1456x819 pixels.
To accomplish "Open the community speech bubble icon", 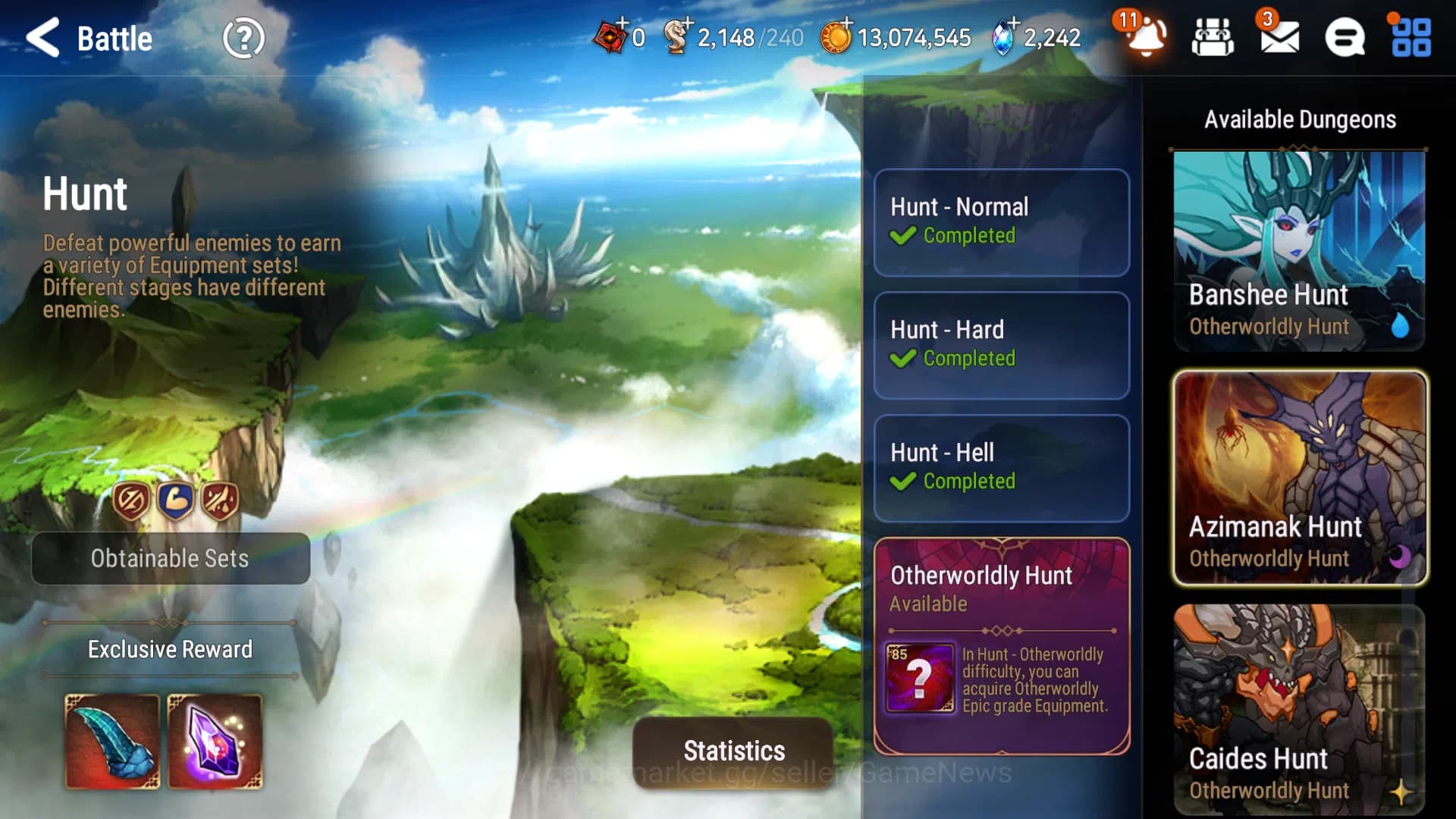I will [x=1345, y=36].
